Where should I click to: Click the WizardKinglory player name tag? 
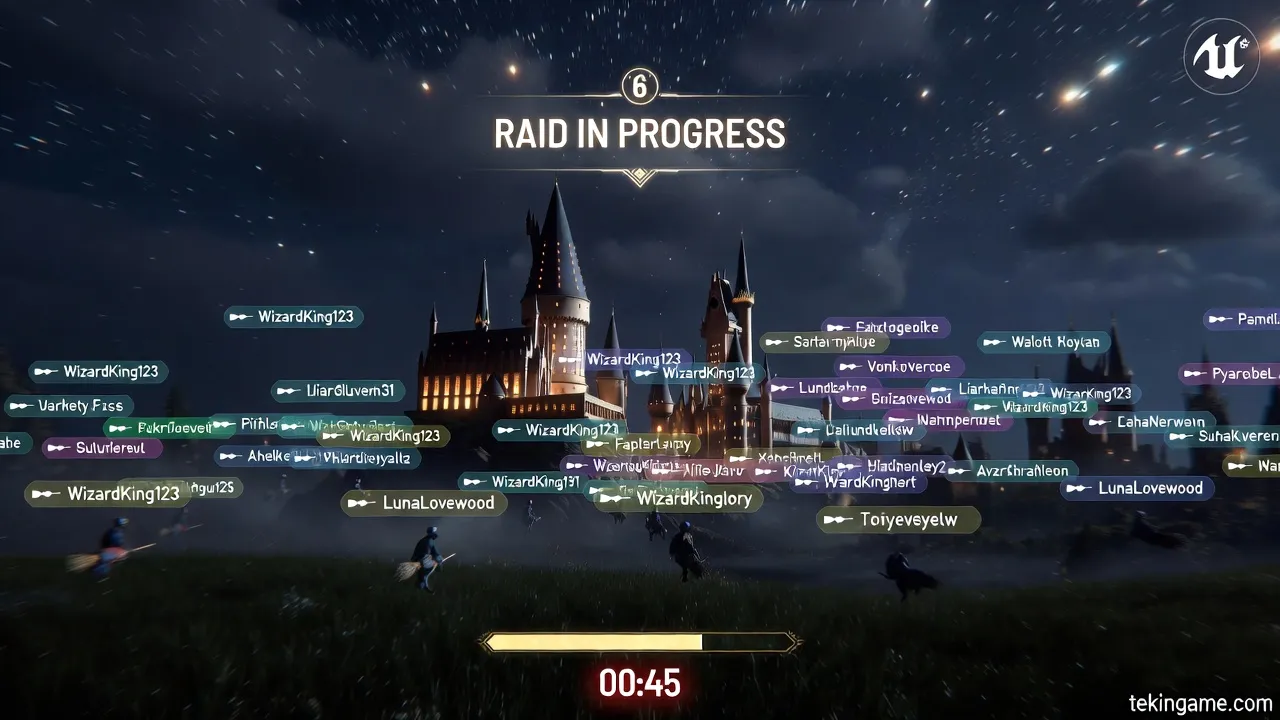(x=682, y=498)
